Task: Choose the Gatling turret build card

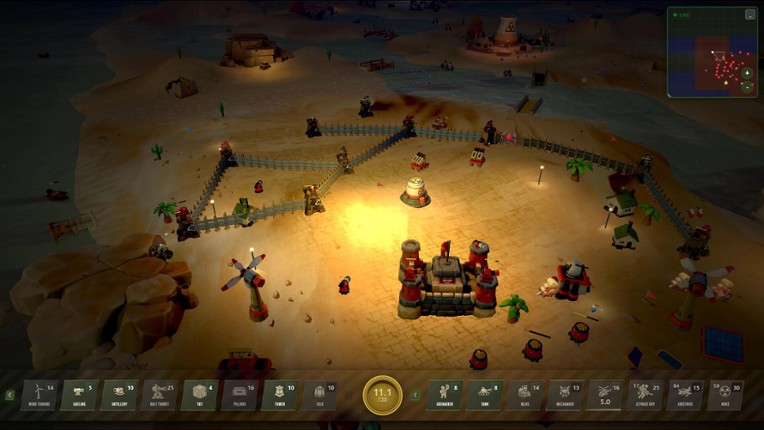Action: pos(78,395)
